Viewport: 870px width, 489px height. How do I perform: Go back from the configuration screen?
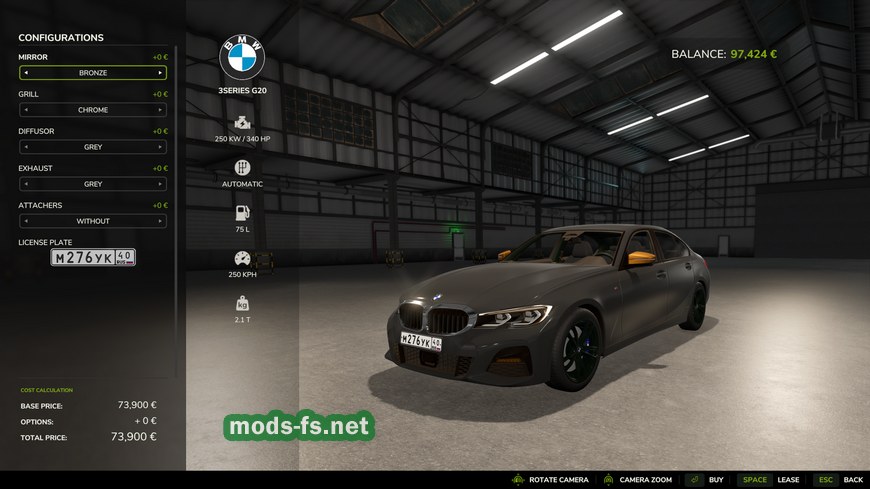pos(839,480)
